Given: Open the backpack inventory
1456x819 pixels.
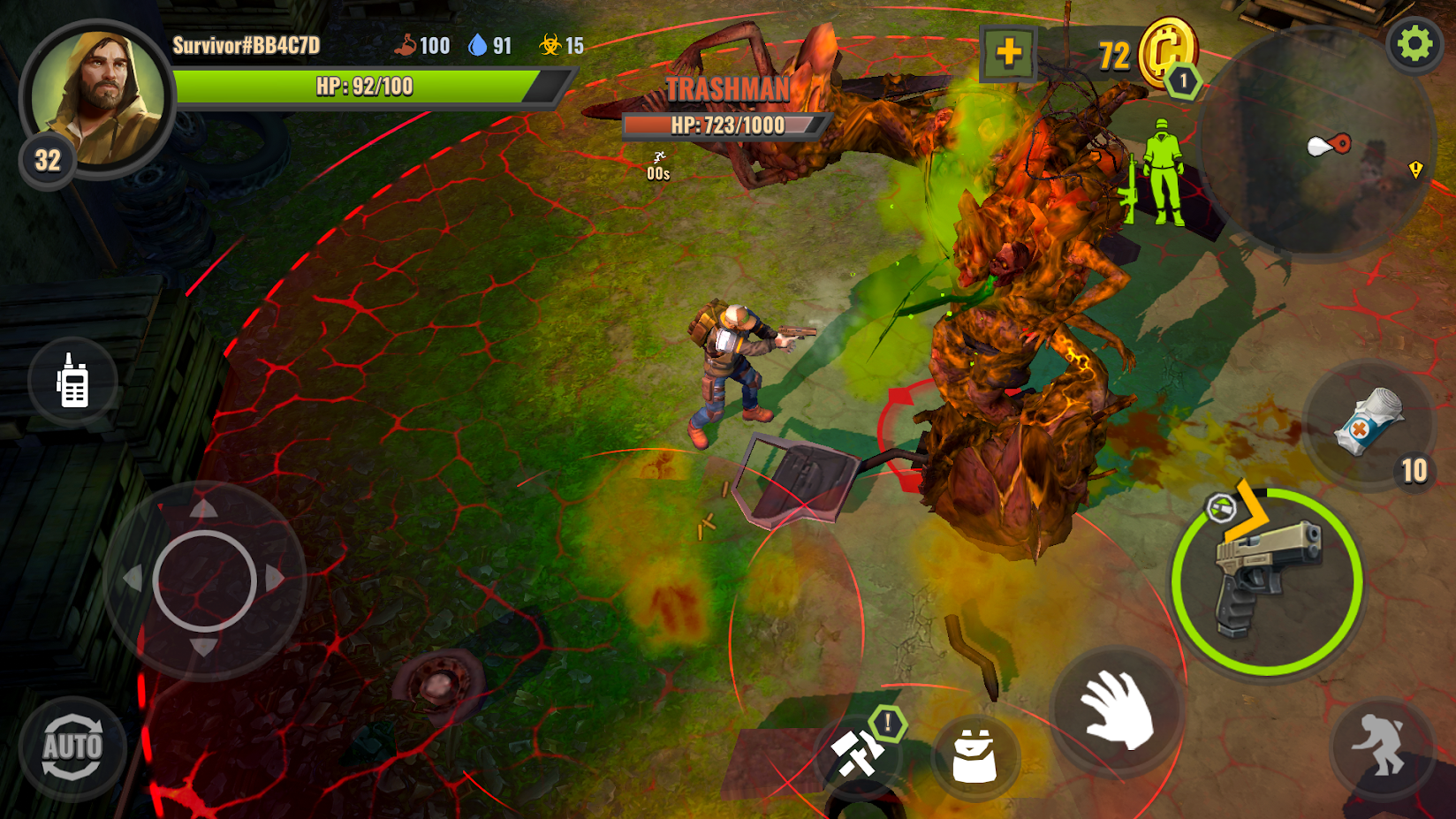Looking at the screenshot, I should coord(974,755).
